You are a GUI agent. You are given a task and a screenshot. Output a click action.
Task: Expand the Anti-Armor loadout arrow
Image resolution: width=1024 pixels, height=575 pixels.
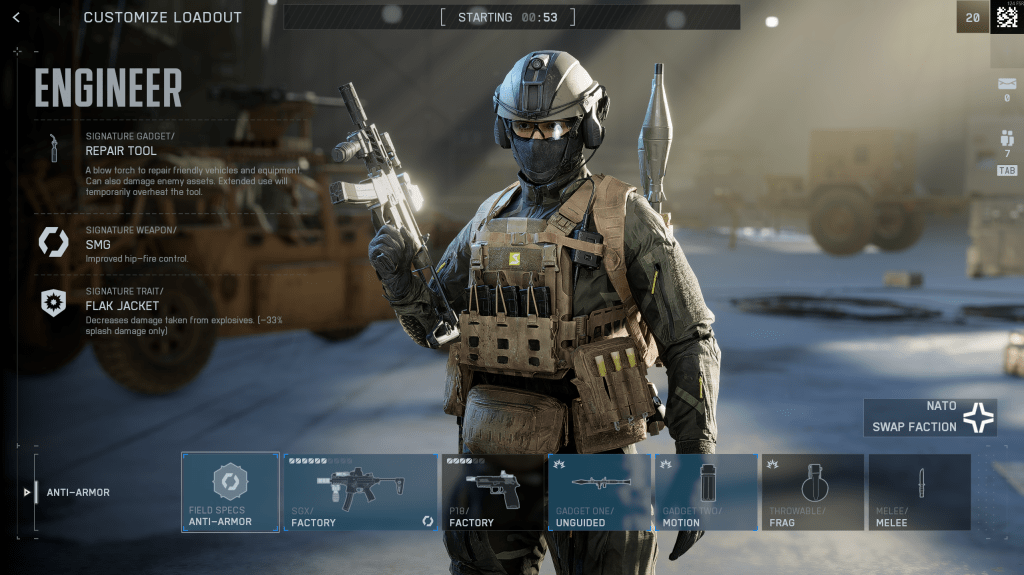pos(27,492)
